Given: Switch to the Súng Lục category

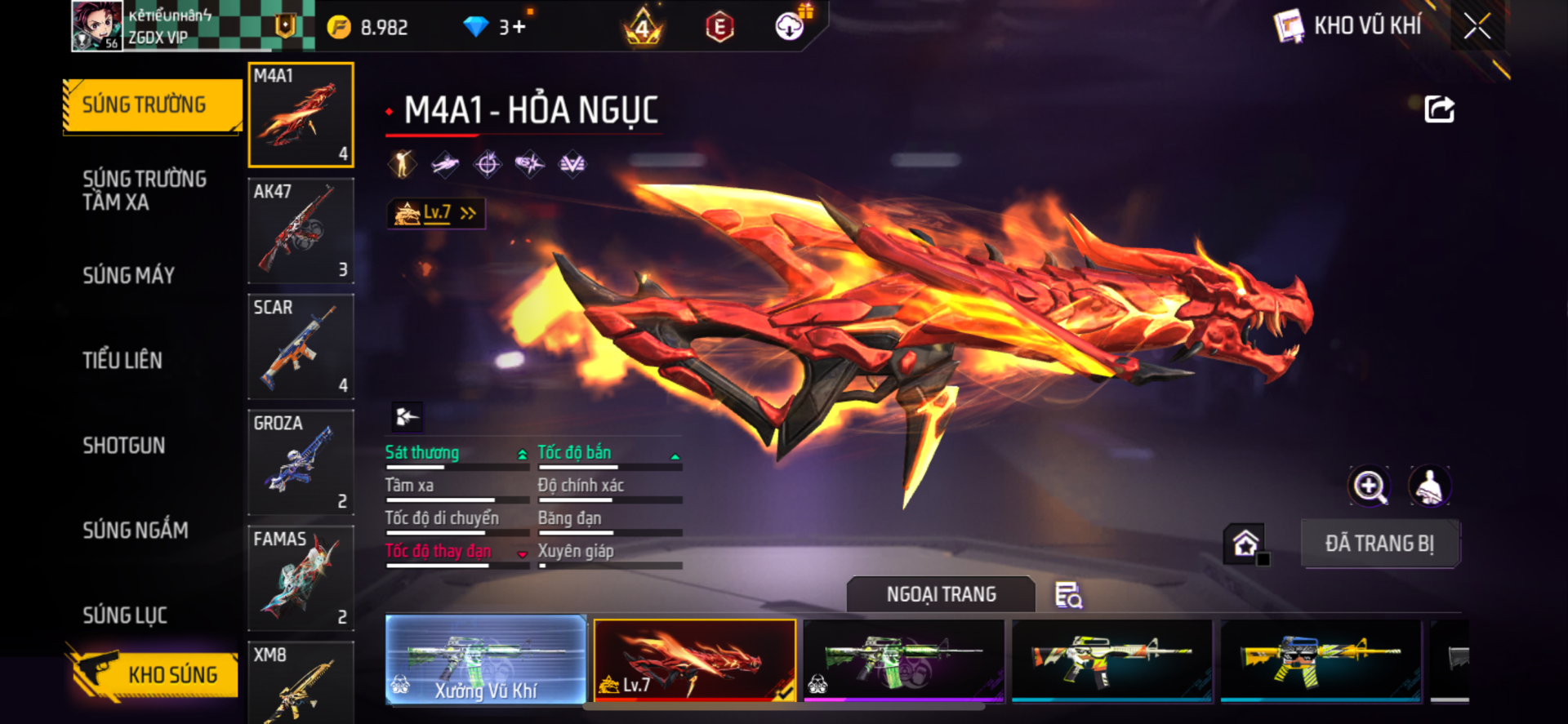Looking at the screenshot, I should pos(125,615).
